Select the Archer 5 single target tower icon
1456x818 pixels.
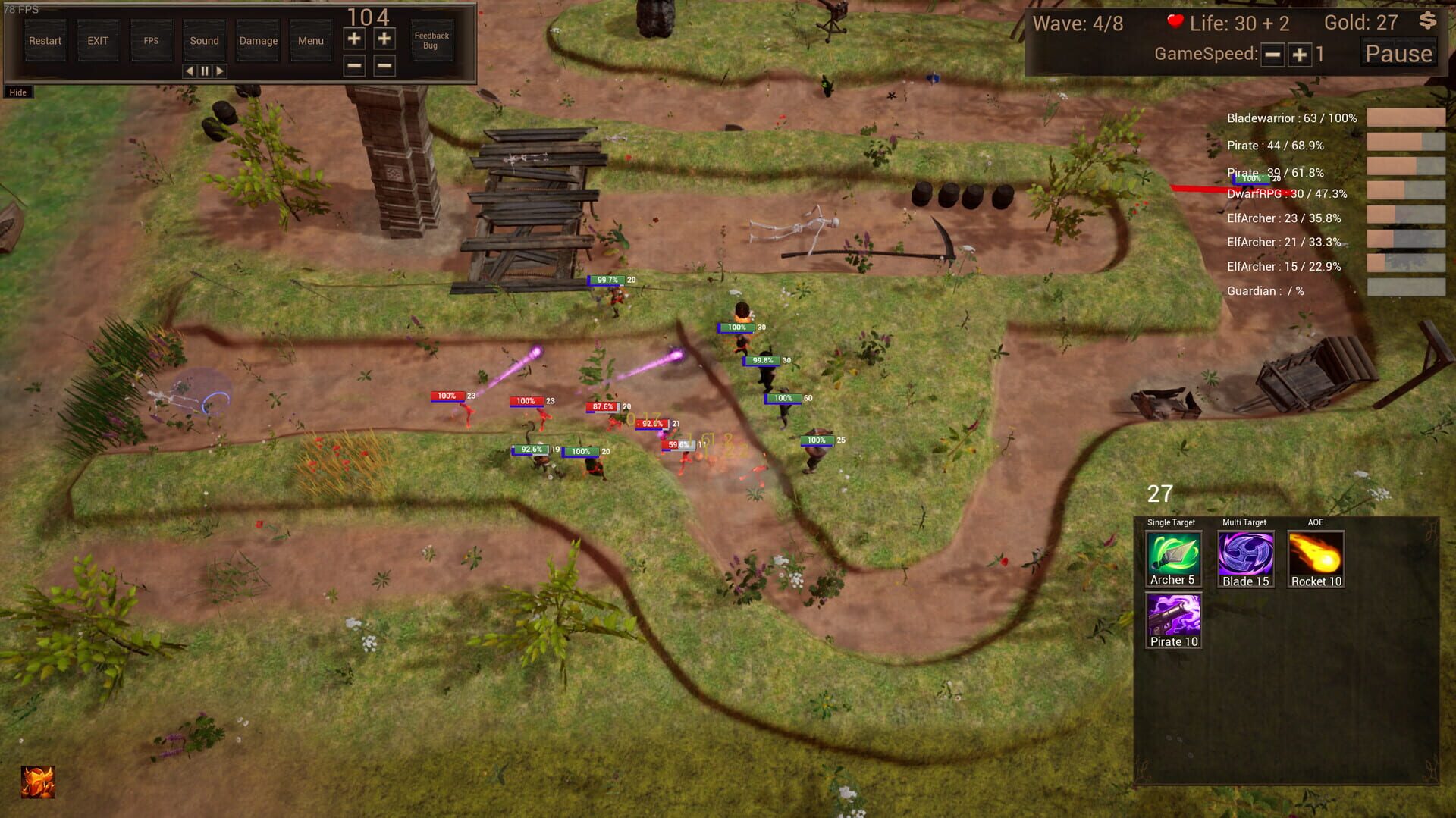tap(1172, 558)
